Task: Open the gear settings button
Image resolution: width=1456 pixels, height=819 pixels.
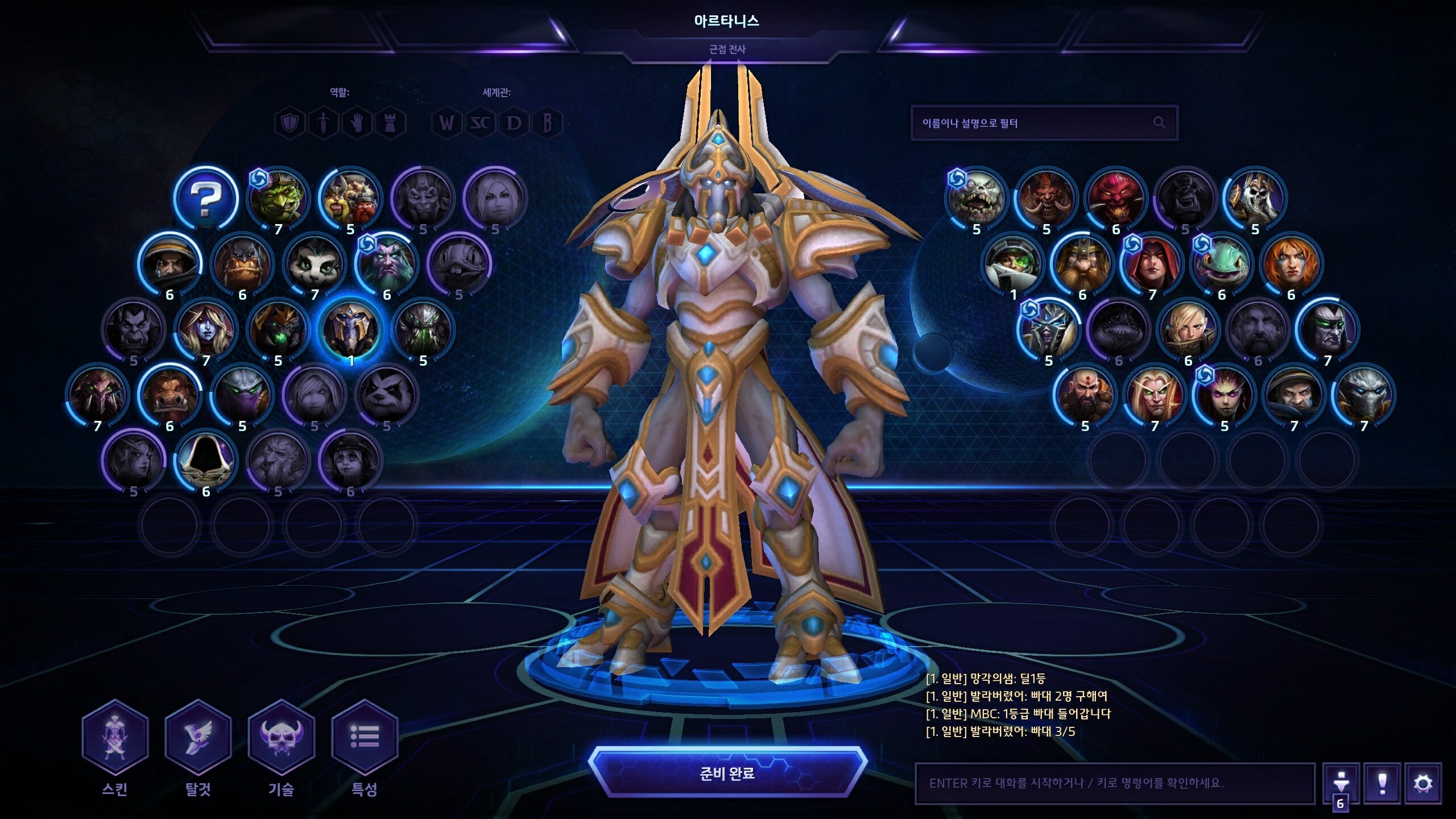Action: point(1423,784)
